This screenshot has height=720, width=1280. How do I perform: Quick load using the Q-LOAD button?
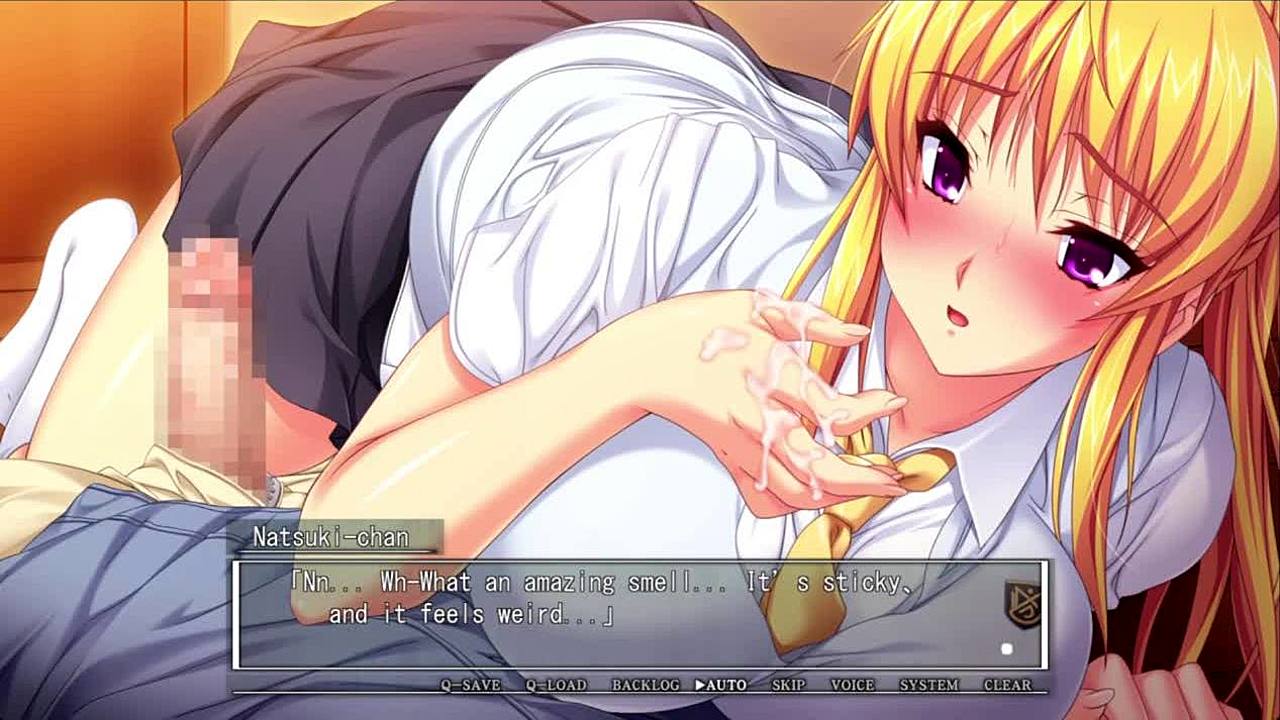557,685
